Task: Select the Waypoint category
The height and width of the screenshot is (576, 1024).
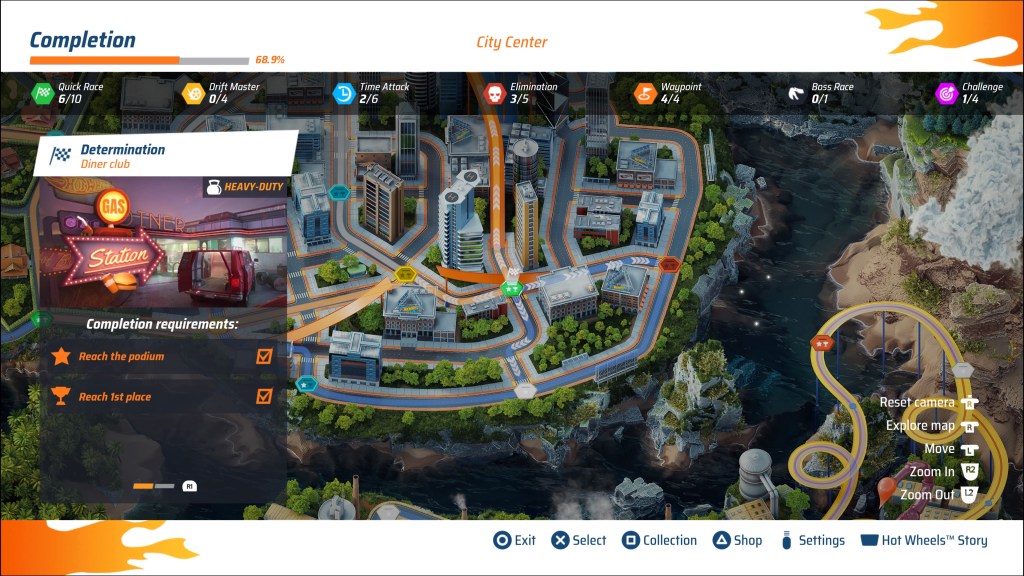Action: click(x=668, y=93)
